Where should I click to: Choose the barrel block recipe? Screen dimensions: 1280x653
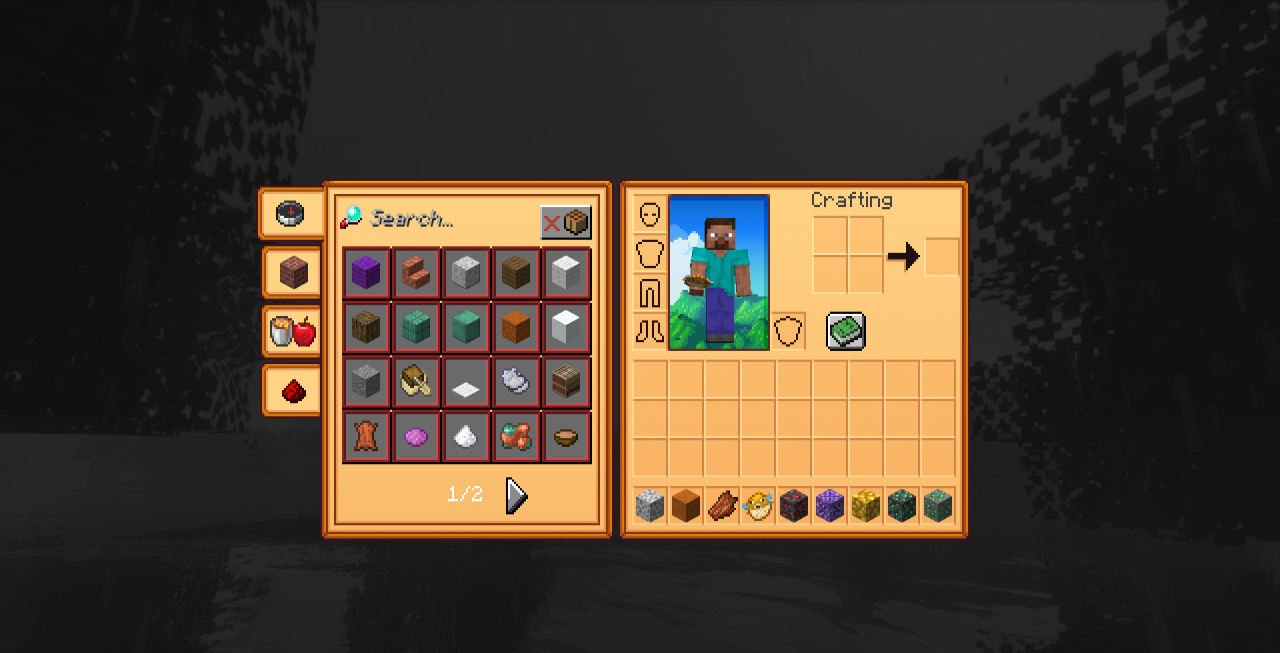coord(566,381)
